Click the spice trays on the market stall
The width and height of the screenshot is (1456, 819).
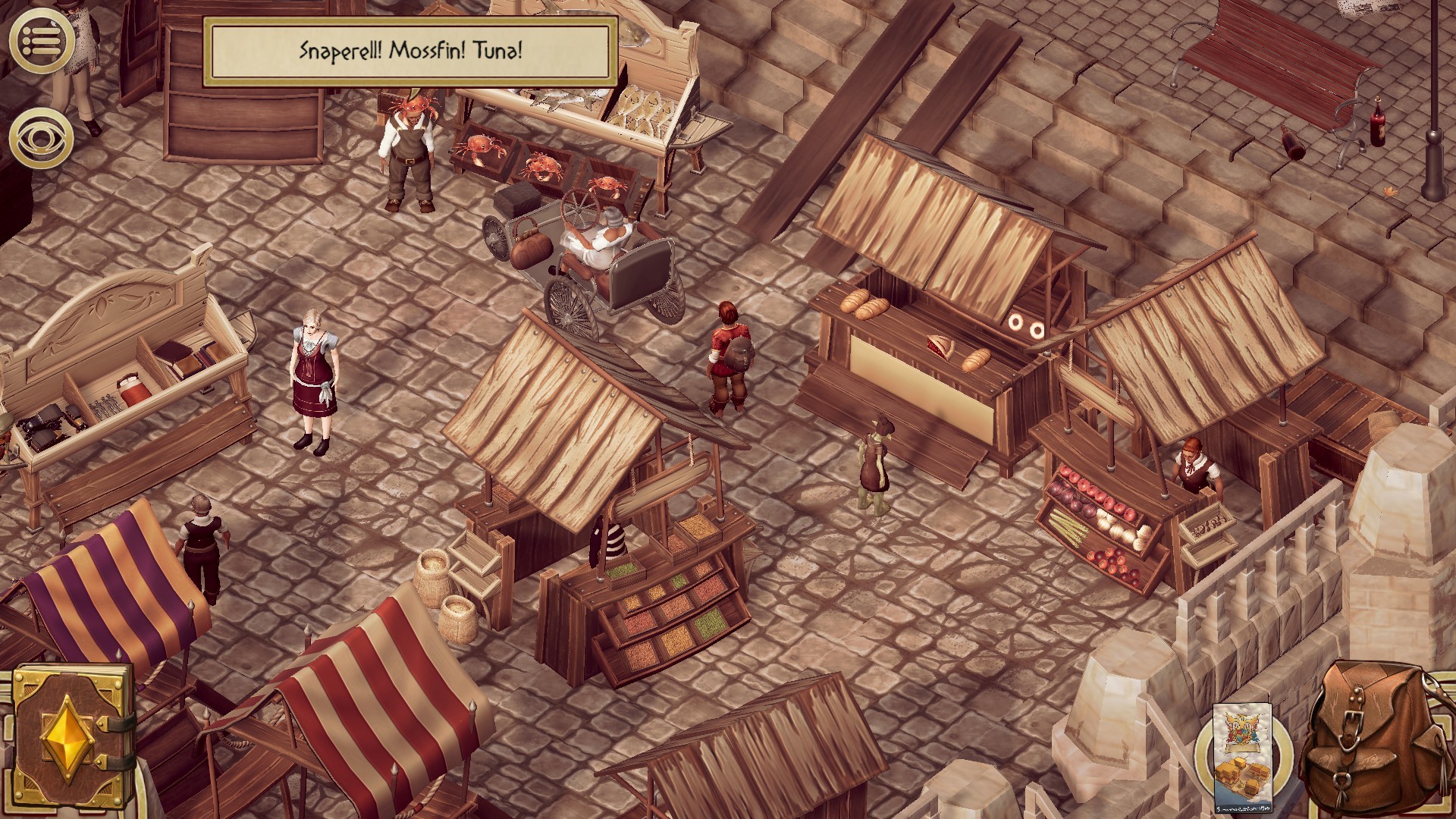click(x=667, y=614)
